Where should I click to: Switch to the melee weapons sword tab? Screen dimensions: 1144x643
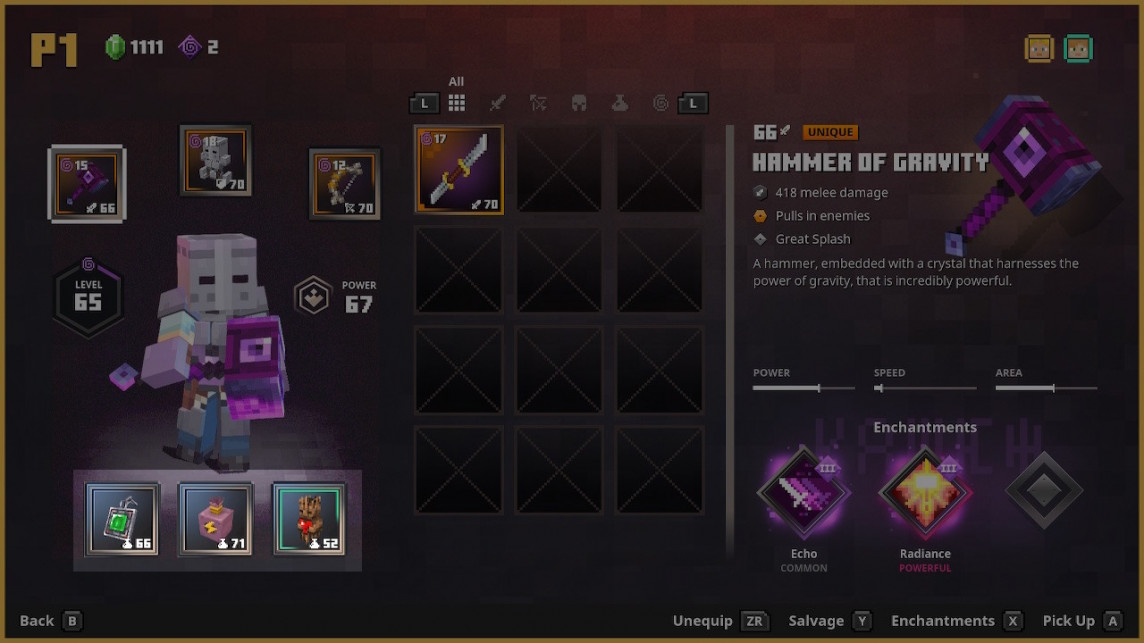click(497, 102)
